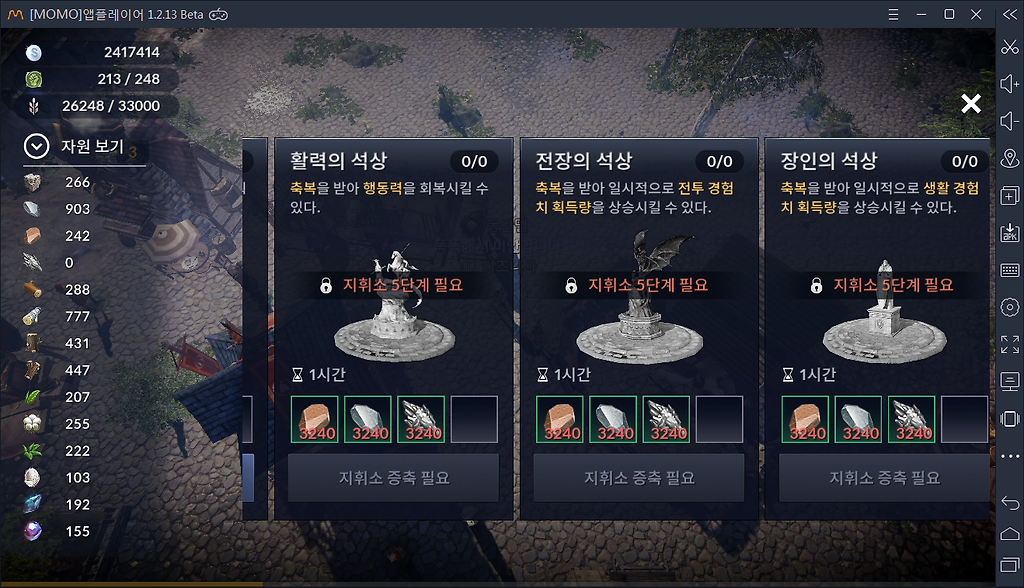Inspect the crystal material under 전장의 석상
Viewport: 1024px width, 588px height.
(x=668, y=419)
